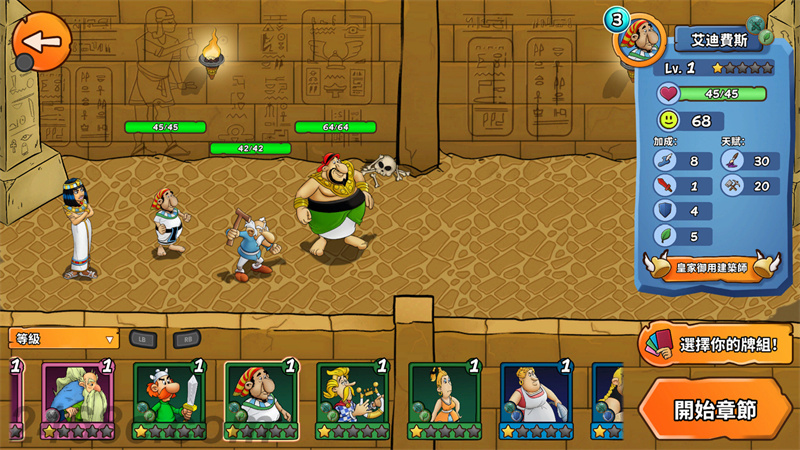Open the 等級 sort dropdown
The height and width of the screenshot is (450, 800).
pyautogui.click(x=64, y=339)
